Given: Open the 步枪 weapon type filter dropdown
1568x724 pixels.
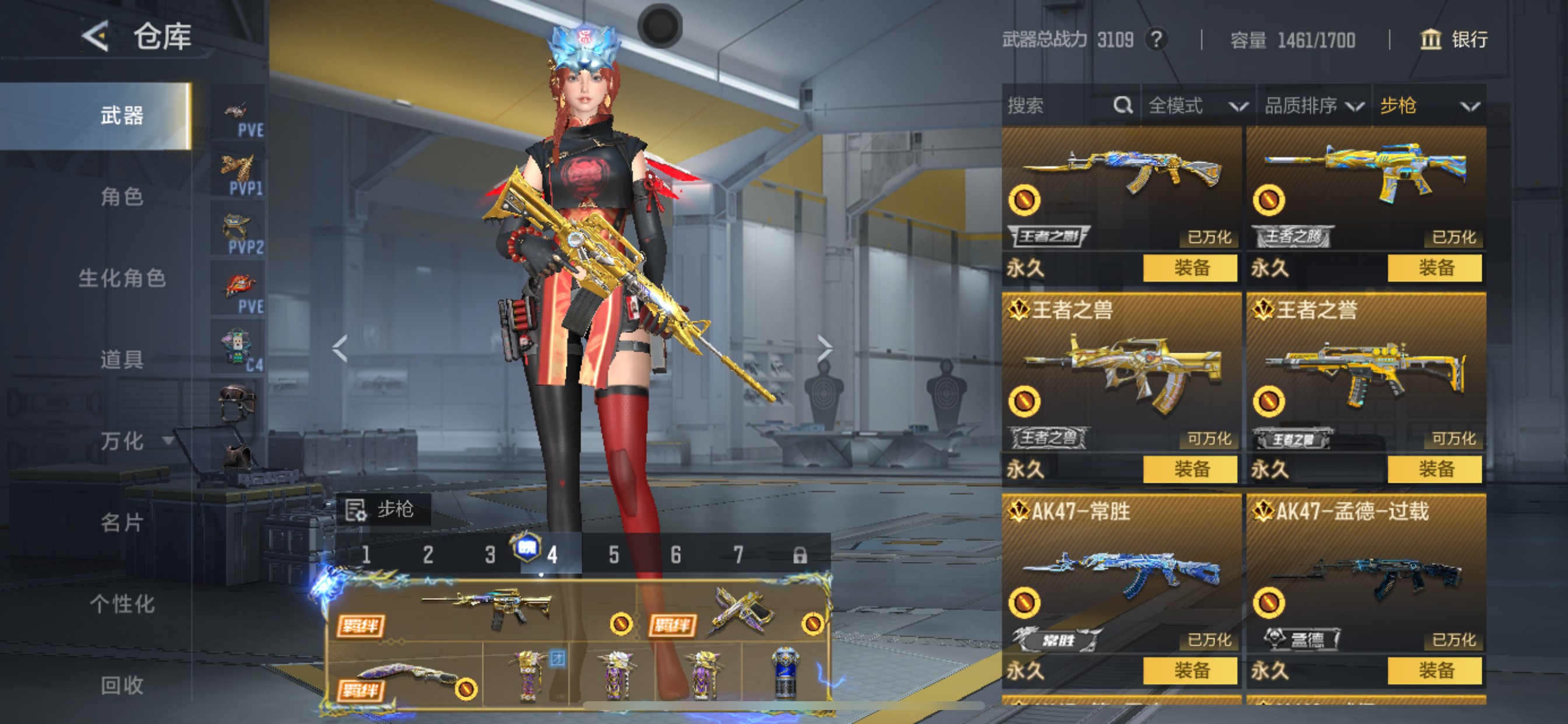Looking at the screenshot, I should (x=1428, y=106).
